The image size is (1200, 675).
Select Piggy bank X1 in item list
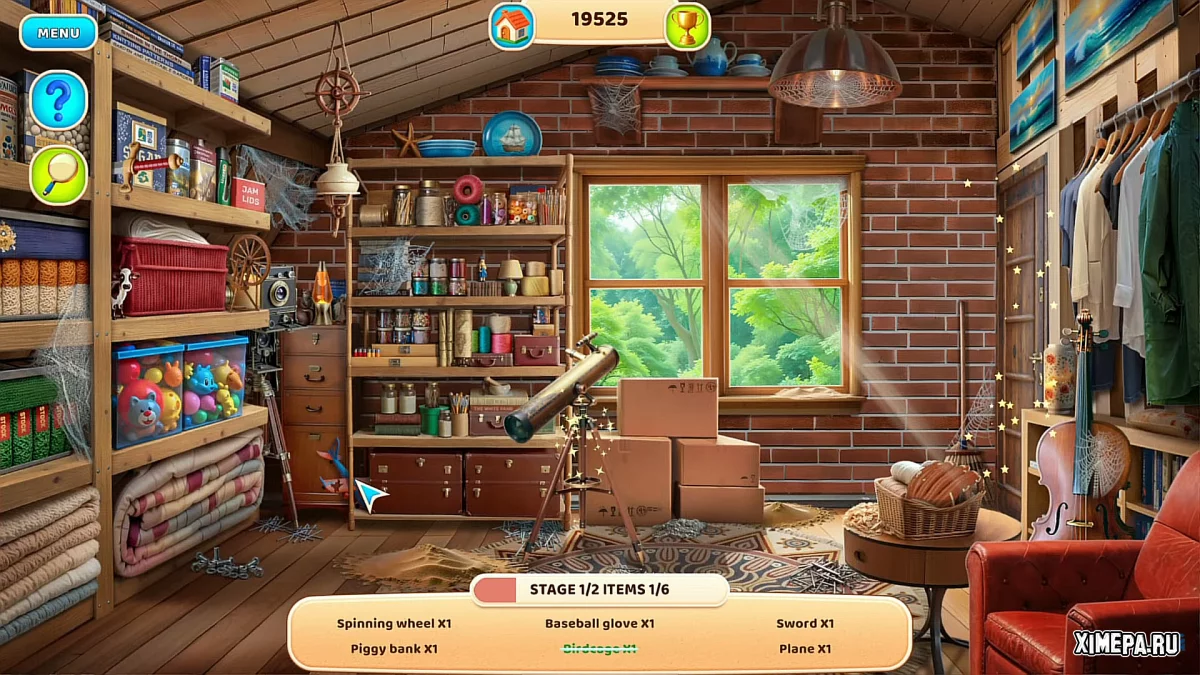point(394,649)
